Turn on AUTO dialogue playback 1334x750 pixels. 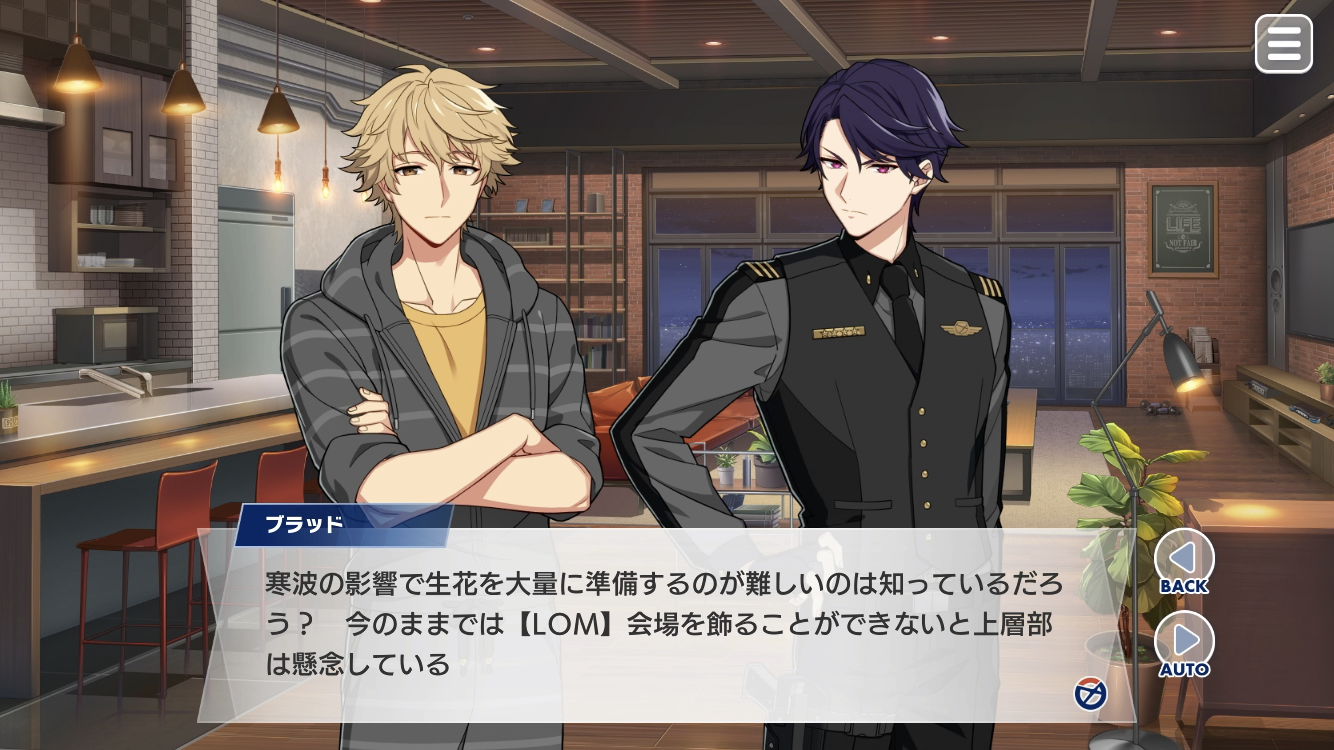click(1184, 644)
